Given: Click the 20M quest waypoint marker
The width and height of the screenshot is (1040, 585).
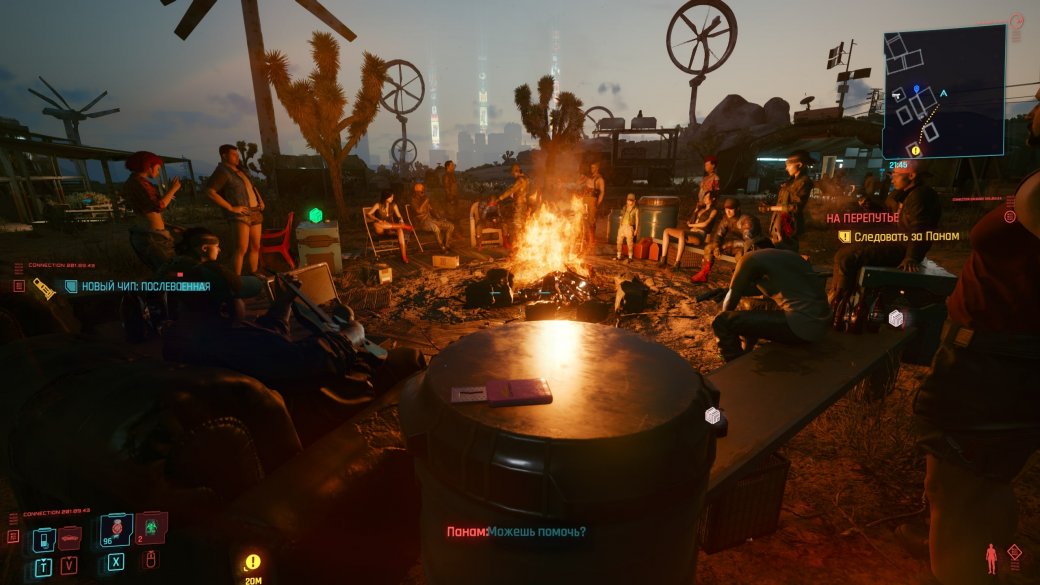Looking at the screenshot, I should click(252, 563).
